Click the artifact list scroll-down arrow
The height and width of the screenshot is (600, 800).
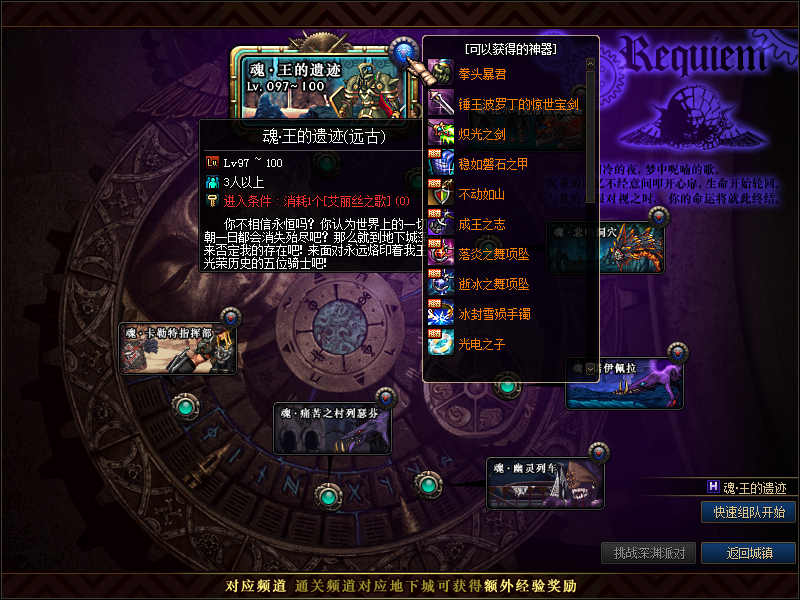point(591,368)
